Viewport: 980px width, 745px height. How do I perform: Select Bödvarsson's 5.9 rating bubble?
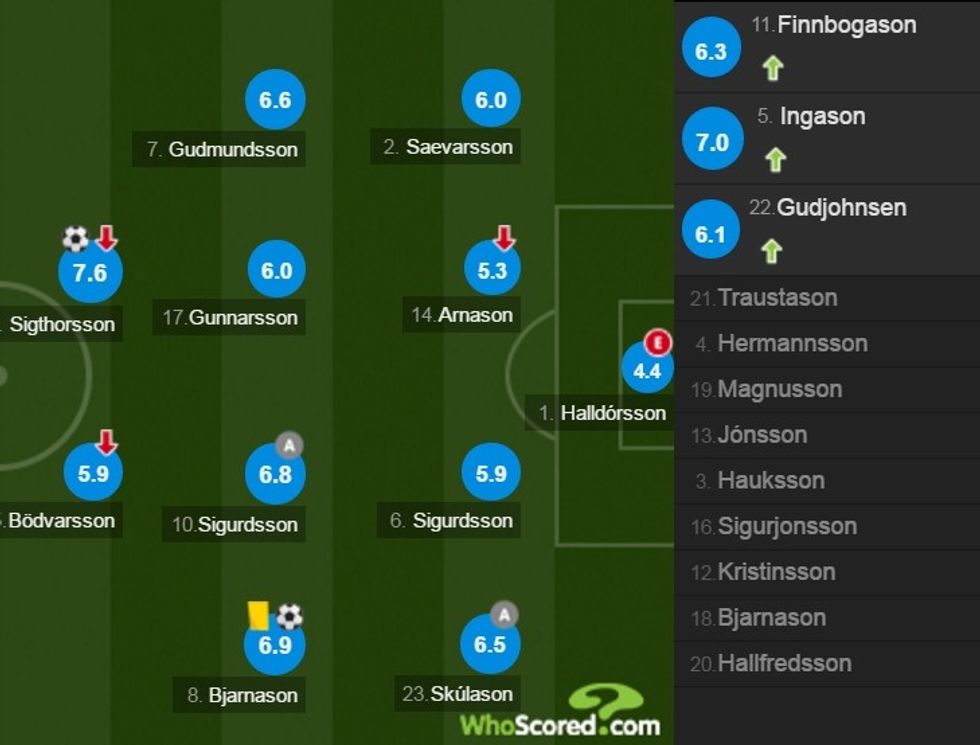[x=93, y=474]
